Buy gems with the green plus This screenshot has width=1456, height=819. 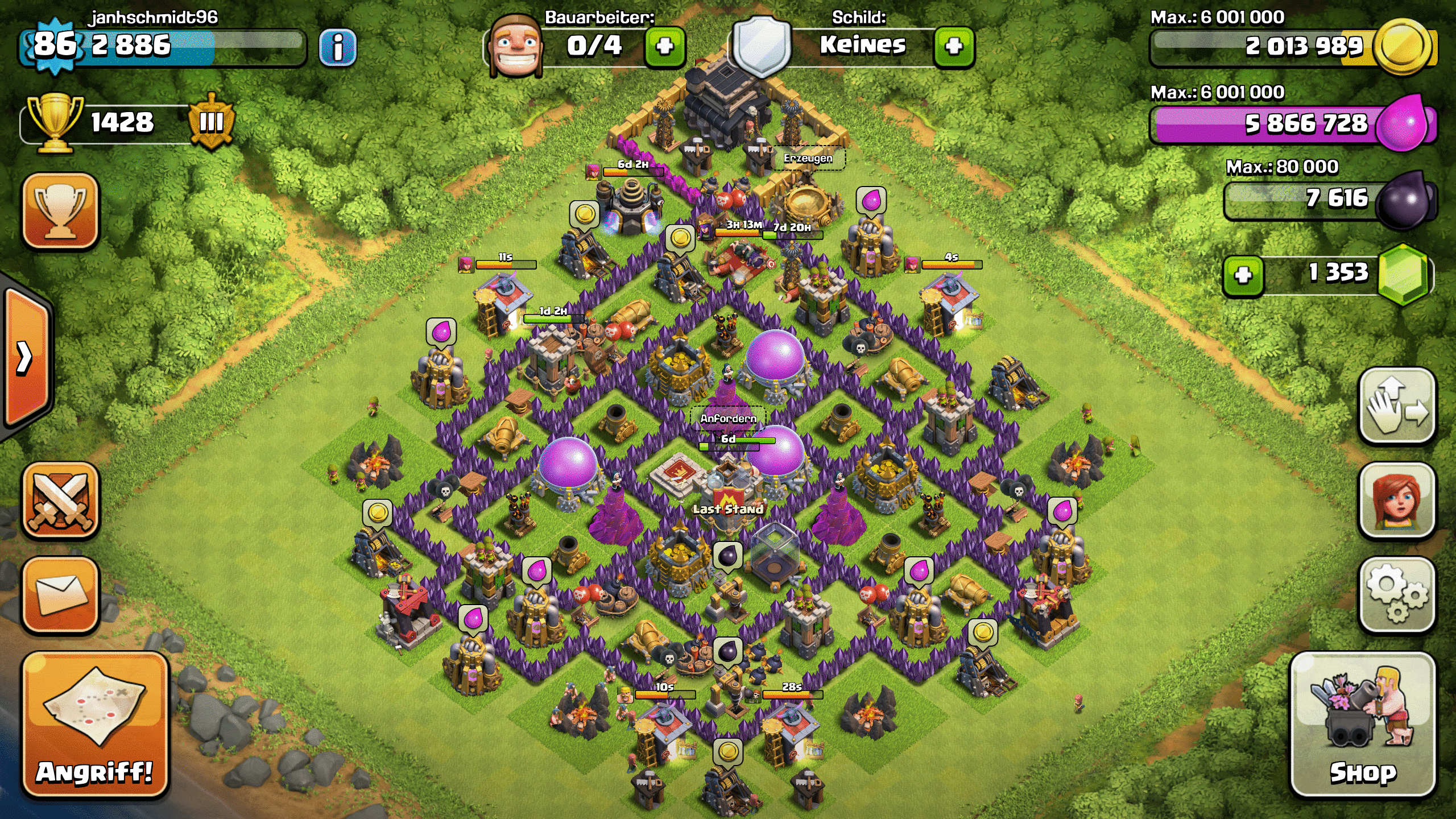click(1243, 275)
